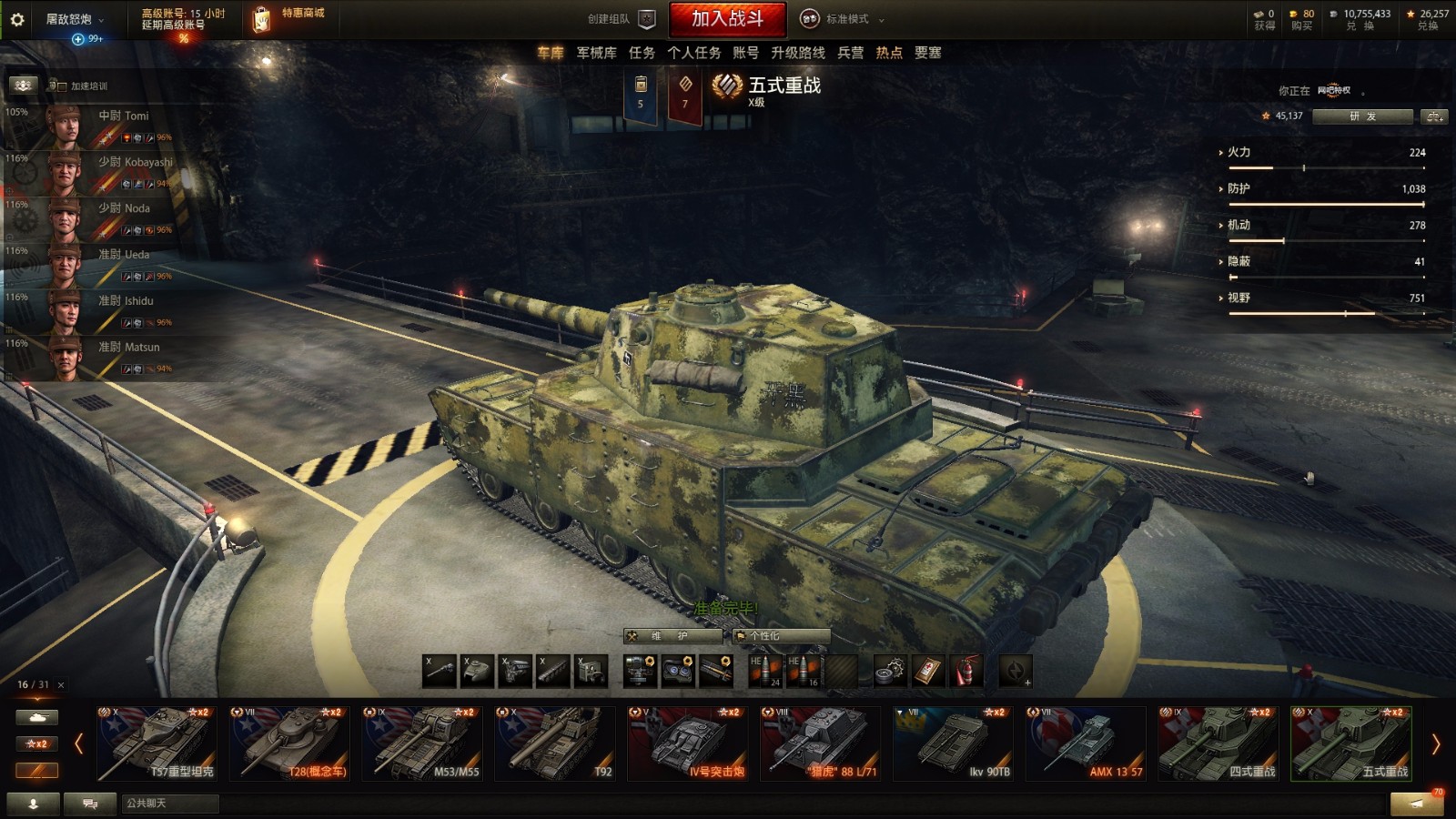
Task: Open the 要塞 stronghold tab
Action: (x=927, y=53)
